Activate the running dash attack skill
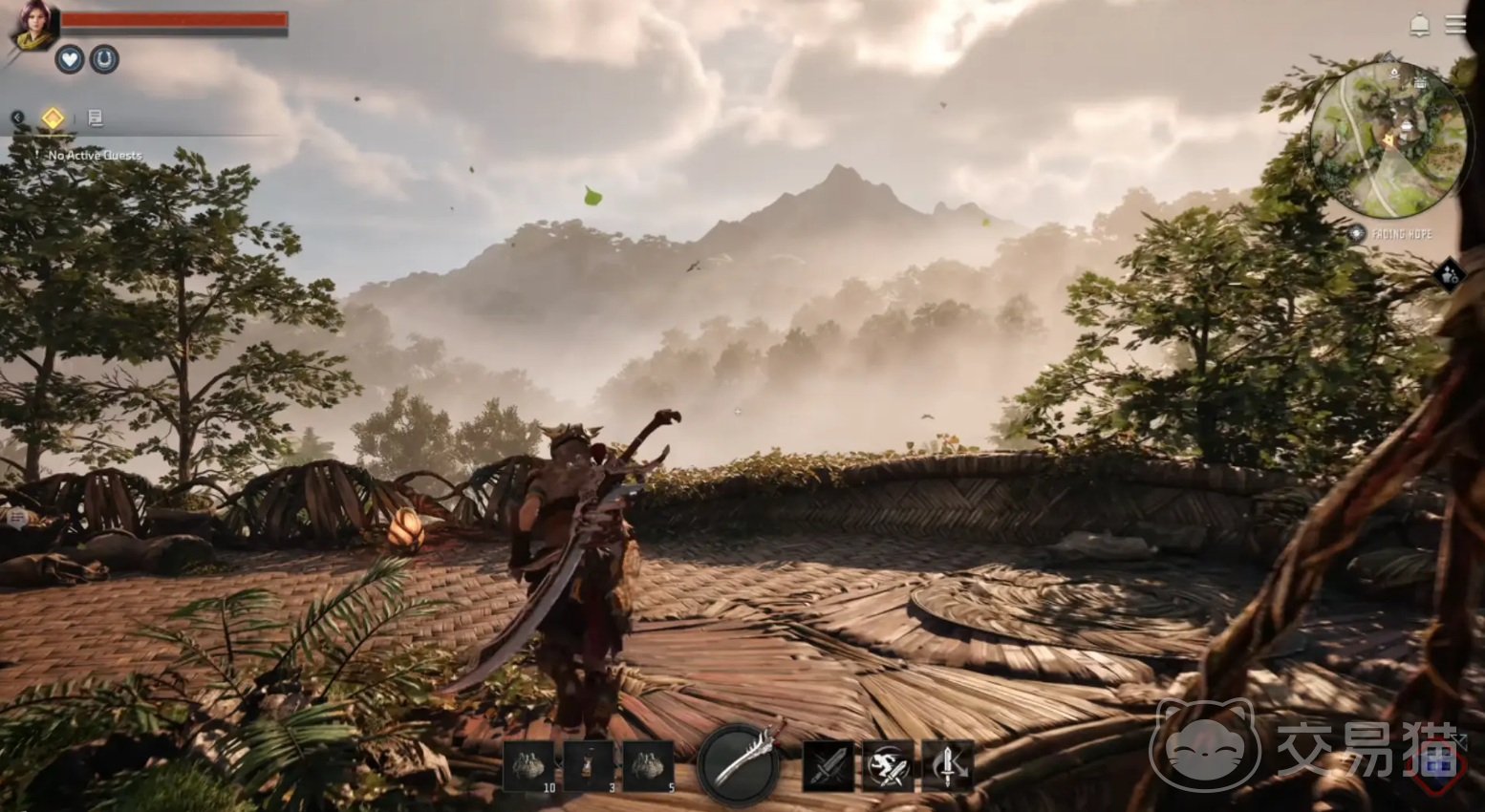The width and height of the screenshot is (1485, 812). [888, 765]
